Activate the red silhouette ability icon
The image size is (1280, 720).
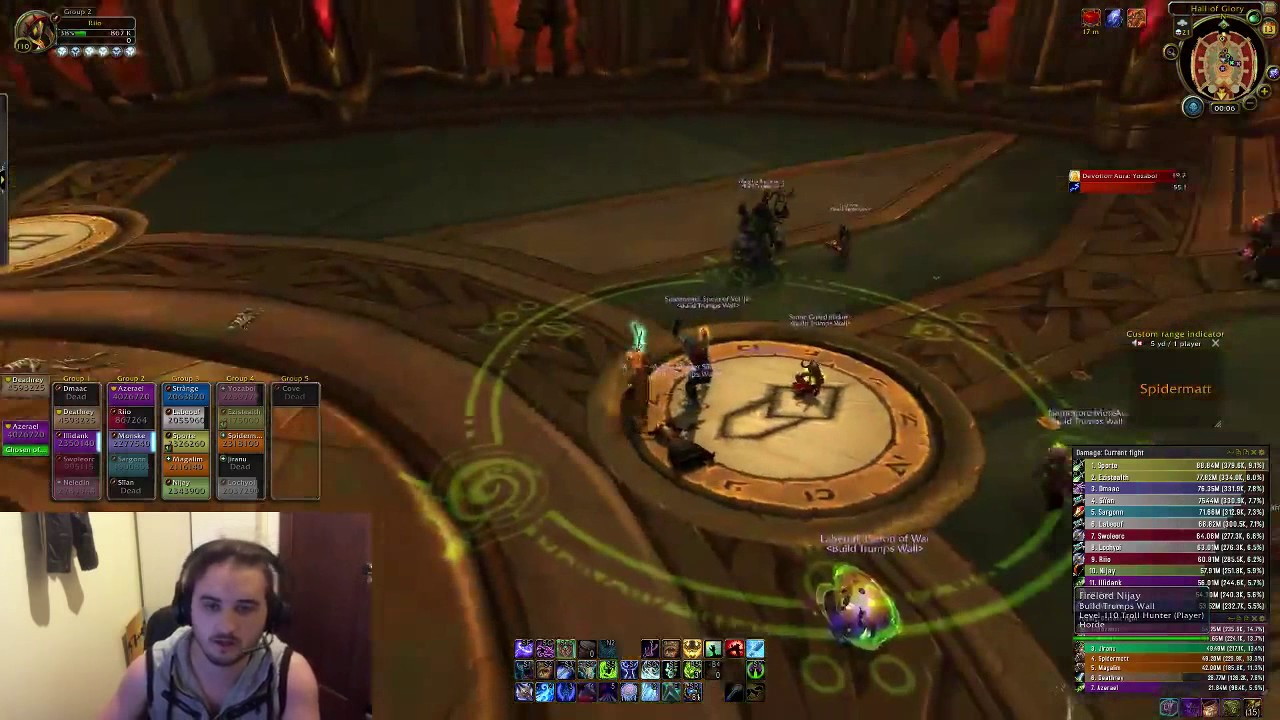pos(734,650)
